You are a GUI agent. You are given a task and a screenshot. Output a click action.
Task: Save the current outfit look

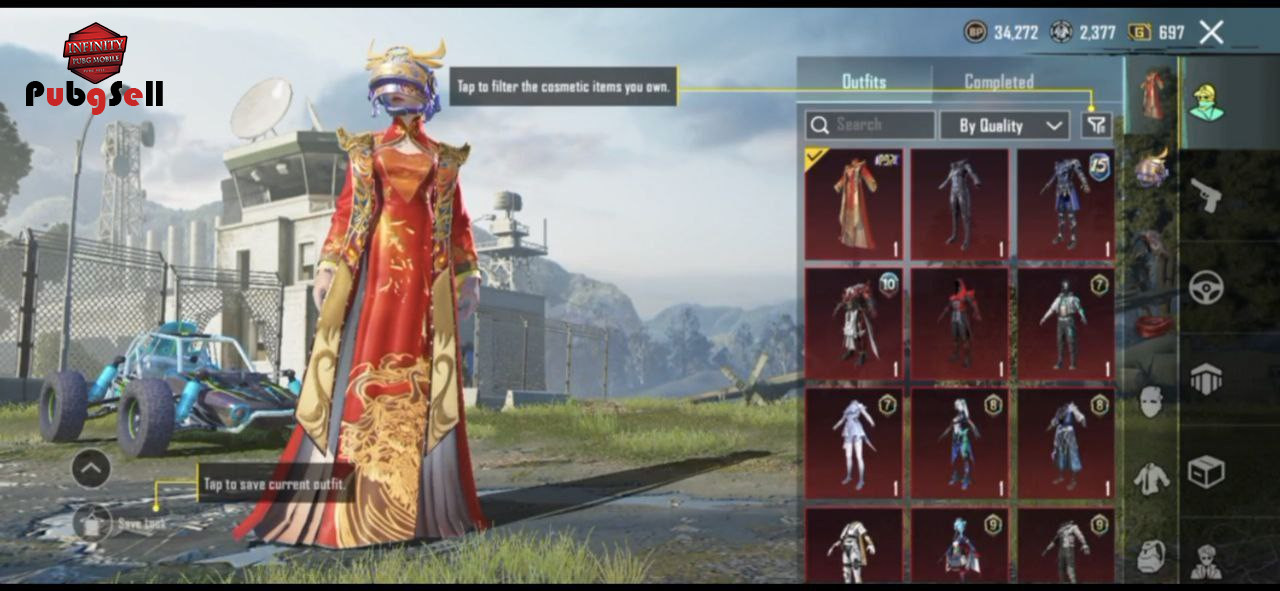[x=92, y=522]
